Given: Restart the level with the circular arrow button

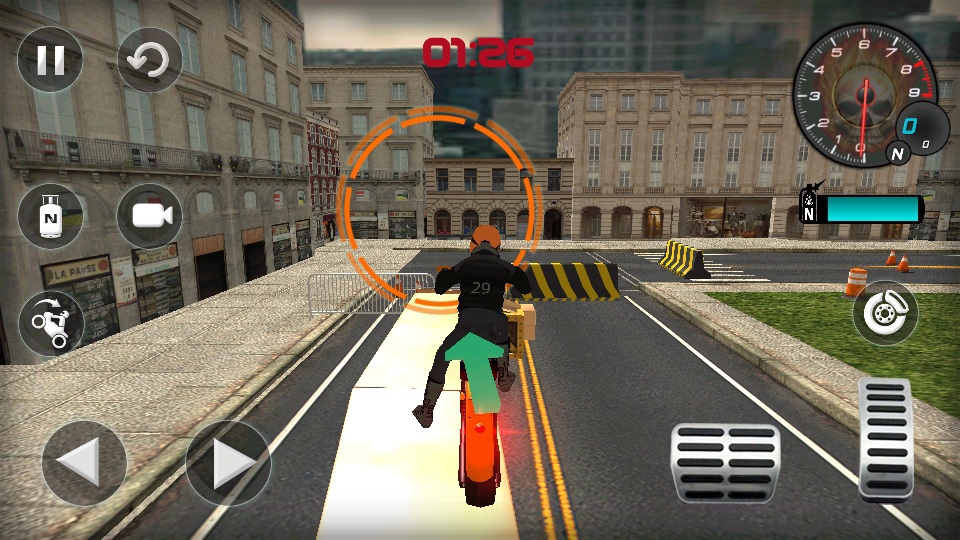Looking at the screenshot, I should 150,60.
